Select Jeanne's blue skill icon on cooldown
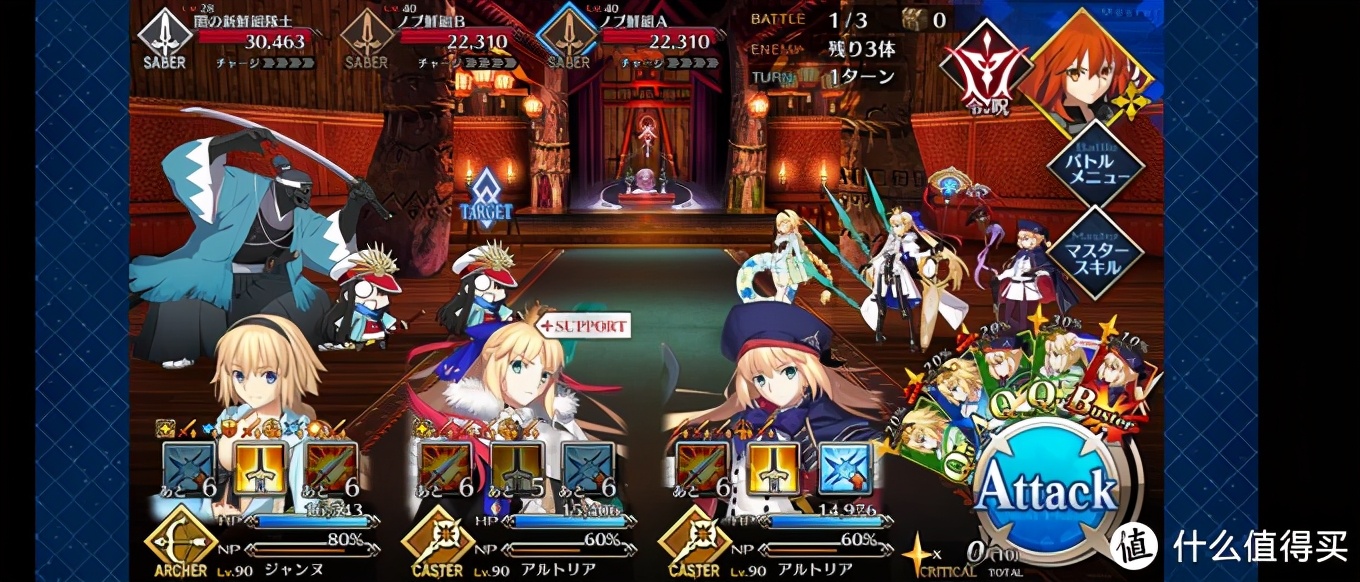This screenshot has width=1360, height=582. tap(189, 469)
